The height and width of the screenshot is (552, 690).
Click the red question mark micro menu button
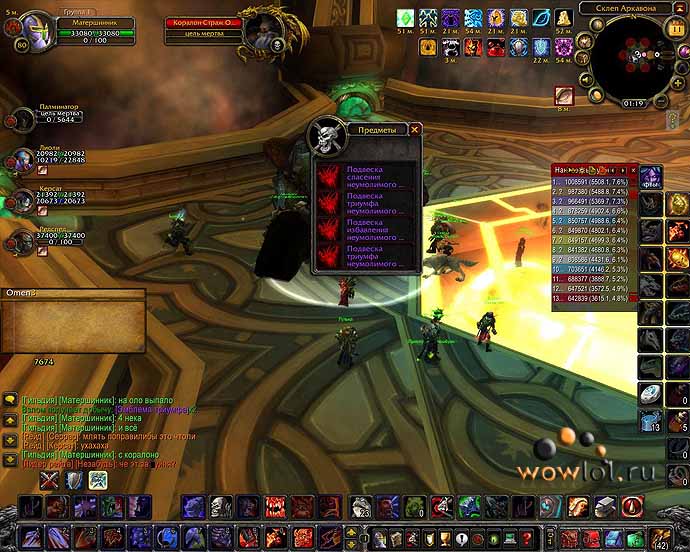pyautogui.click(x=527, y=537)
